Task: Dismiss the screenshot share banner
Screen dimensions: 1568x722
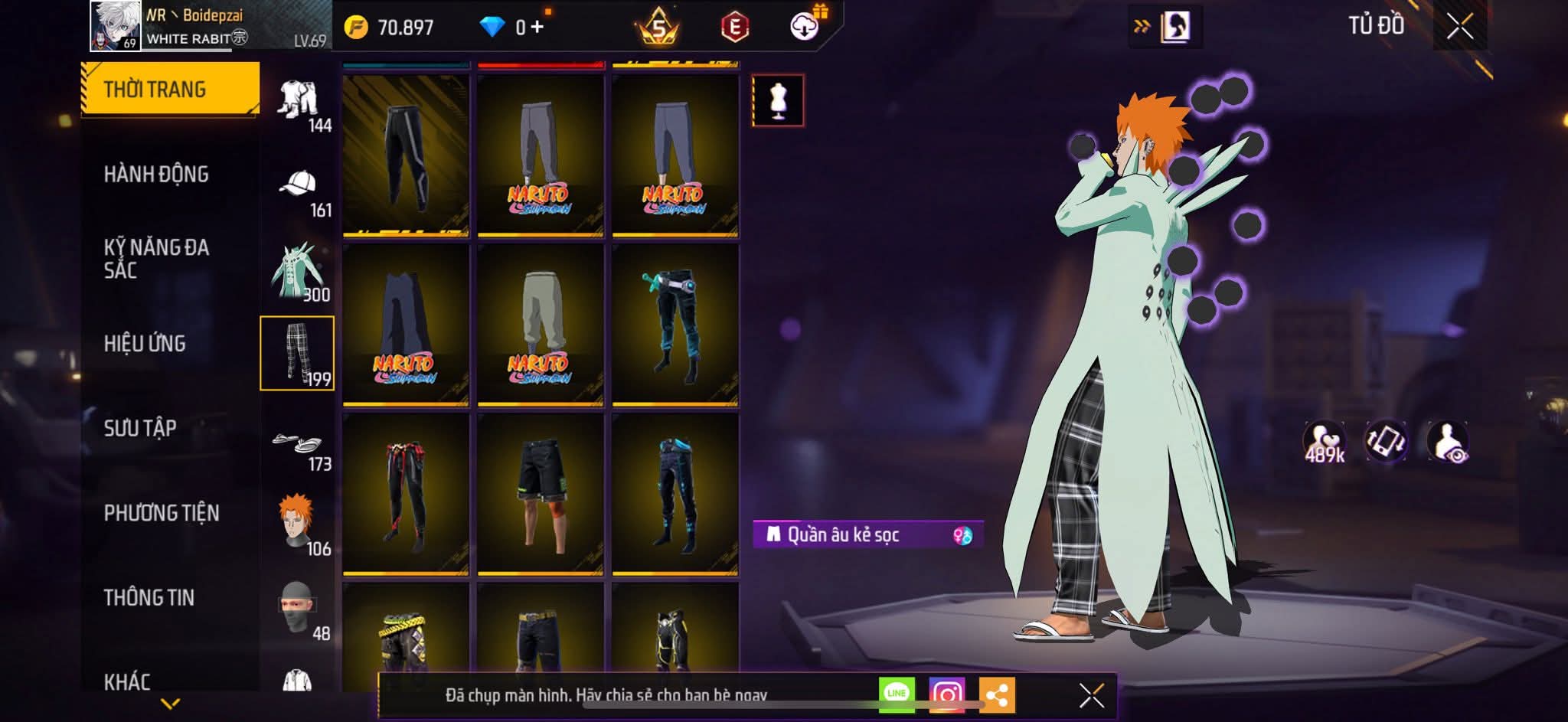Action: tap(1091, 695)
